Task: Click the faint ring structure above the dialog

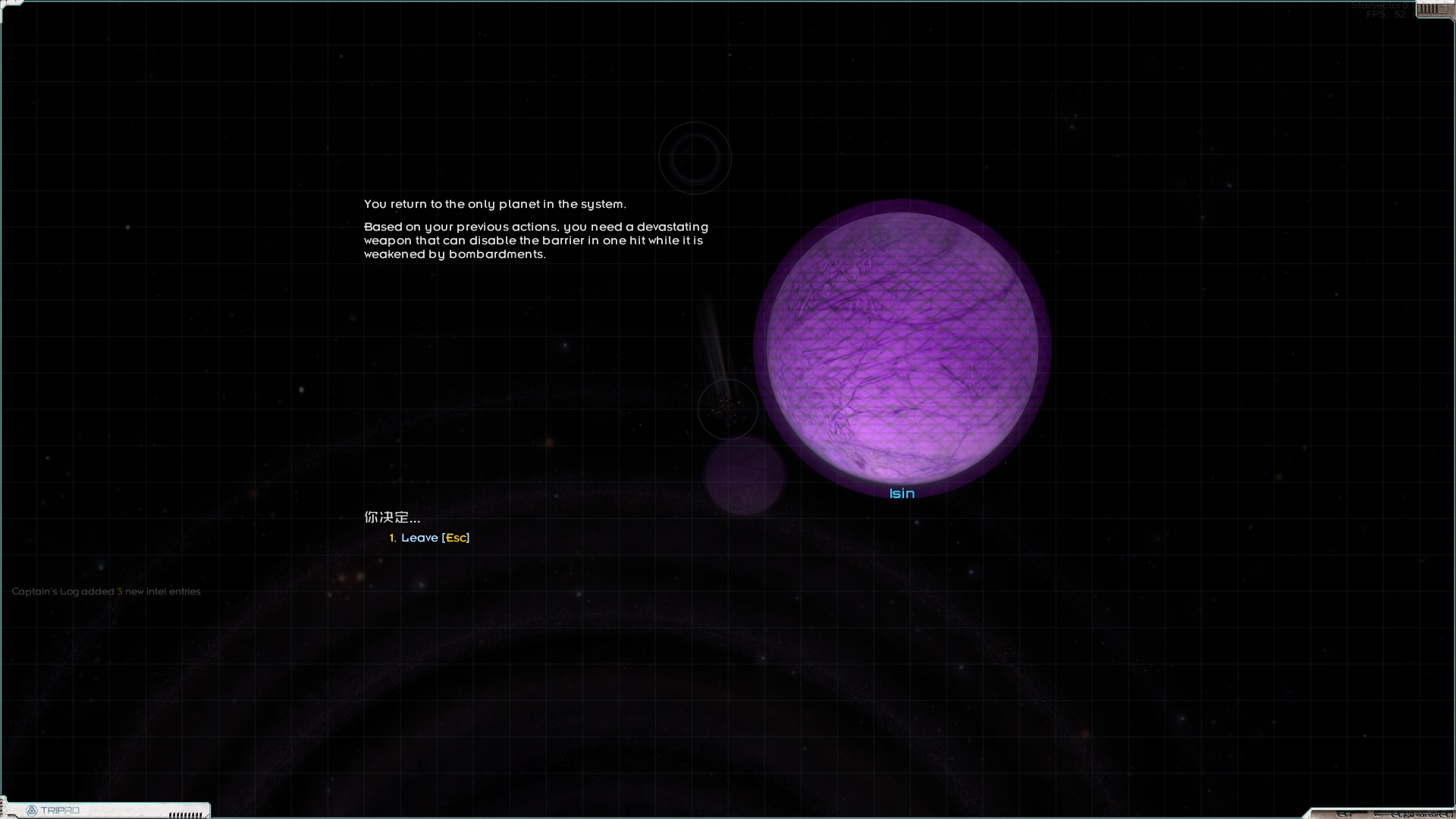Action: [x=695, y=157]
